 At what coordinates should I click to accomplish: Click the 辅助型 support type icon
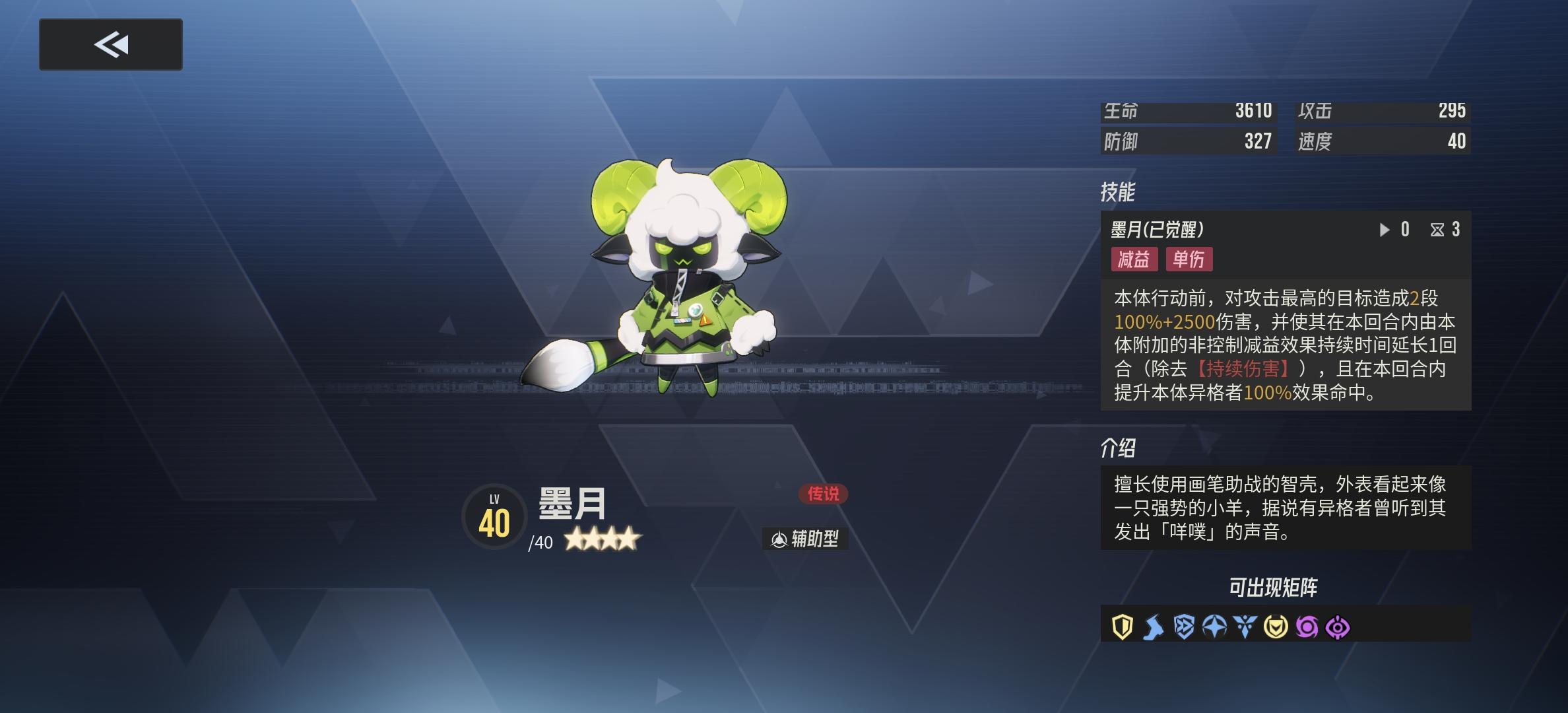coord(806,538)
